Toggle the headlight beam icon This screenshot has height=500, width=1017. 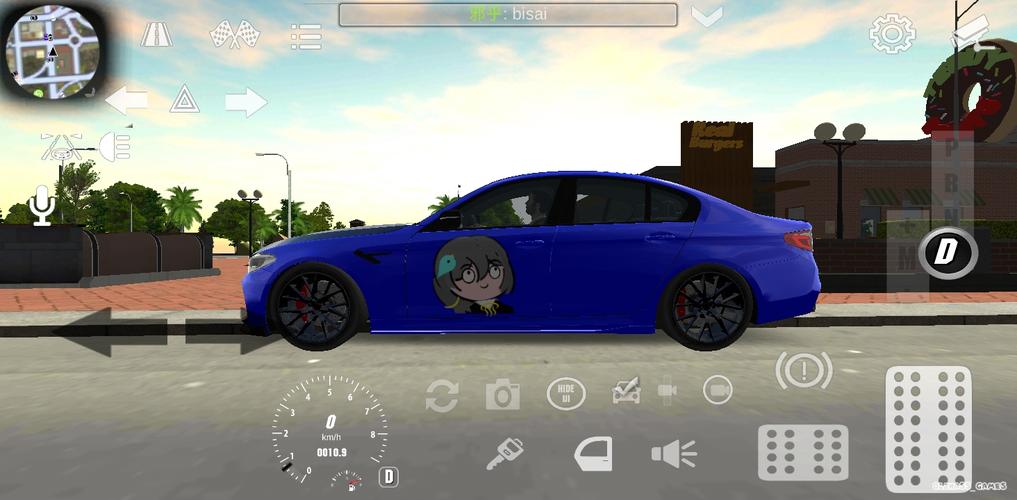[x=114, y=146]
